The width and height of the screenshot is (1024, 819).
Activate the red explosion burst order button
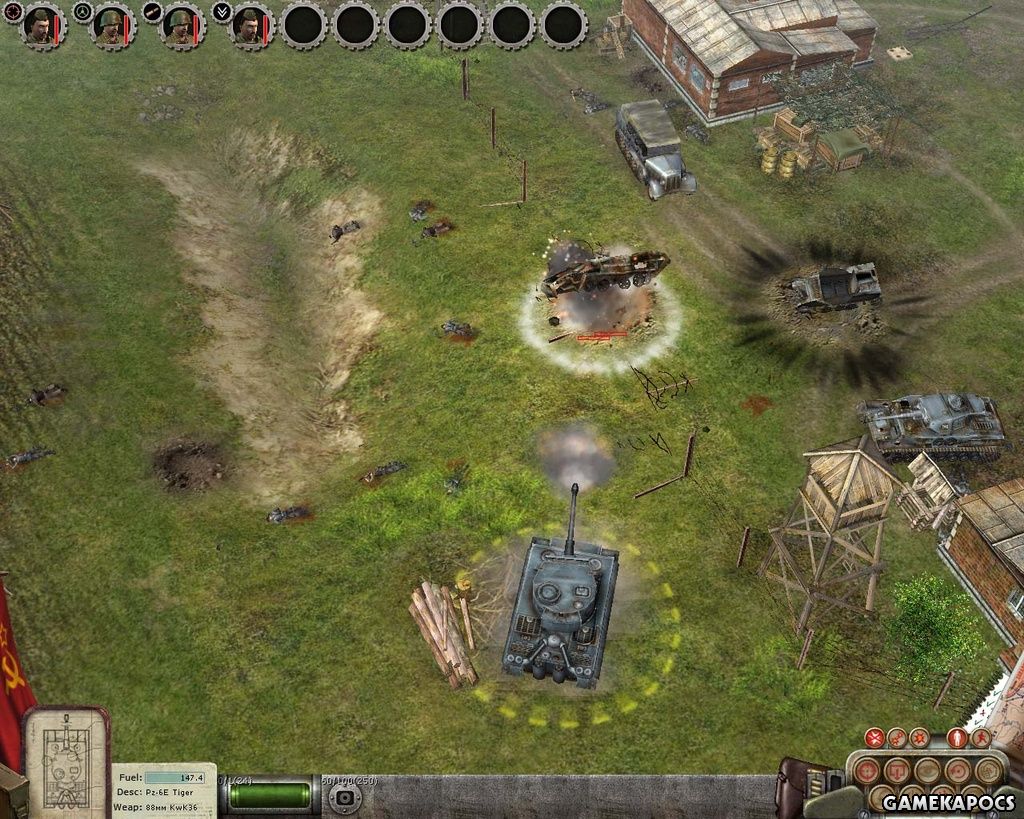click(919, 739)
